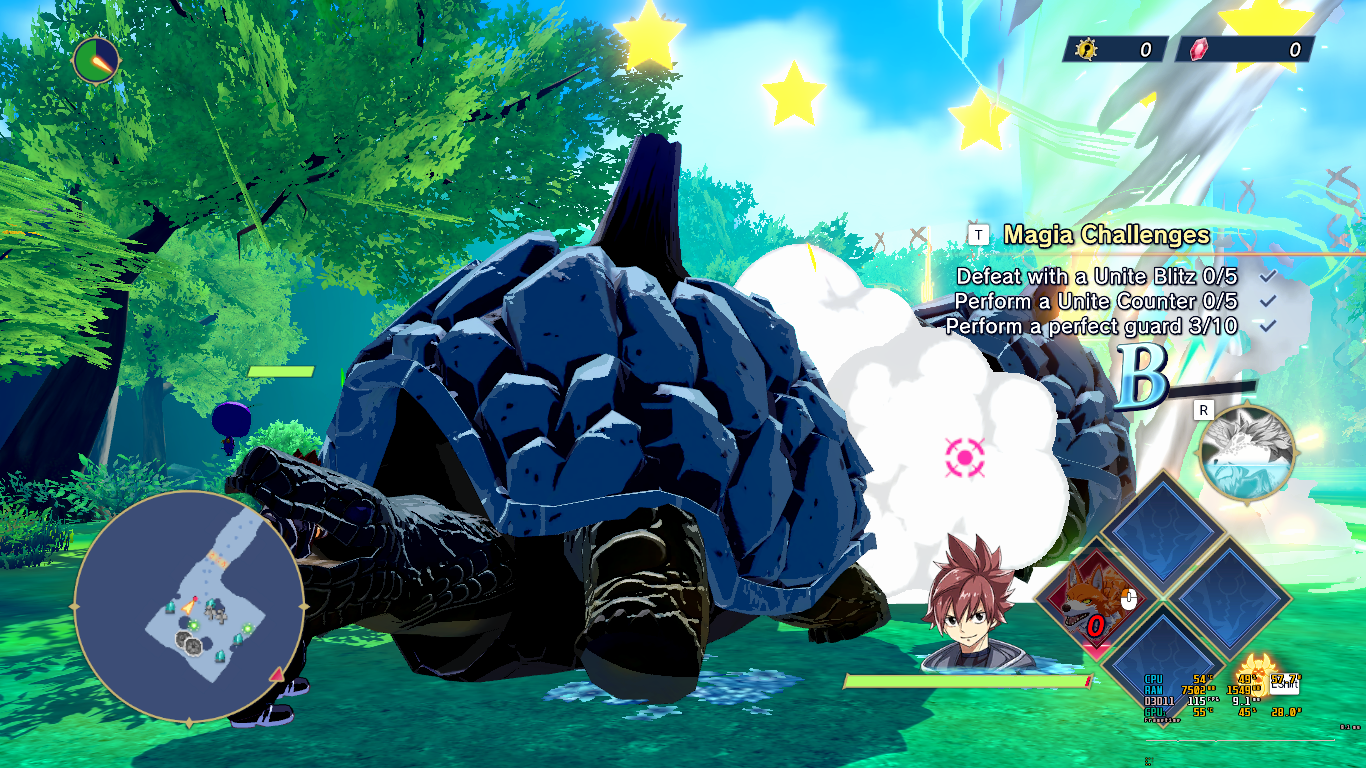This screenshot has height=768, width=1366.
Task: Open the circular minimap
Action: click(x=189, y=607)
